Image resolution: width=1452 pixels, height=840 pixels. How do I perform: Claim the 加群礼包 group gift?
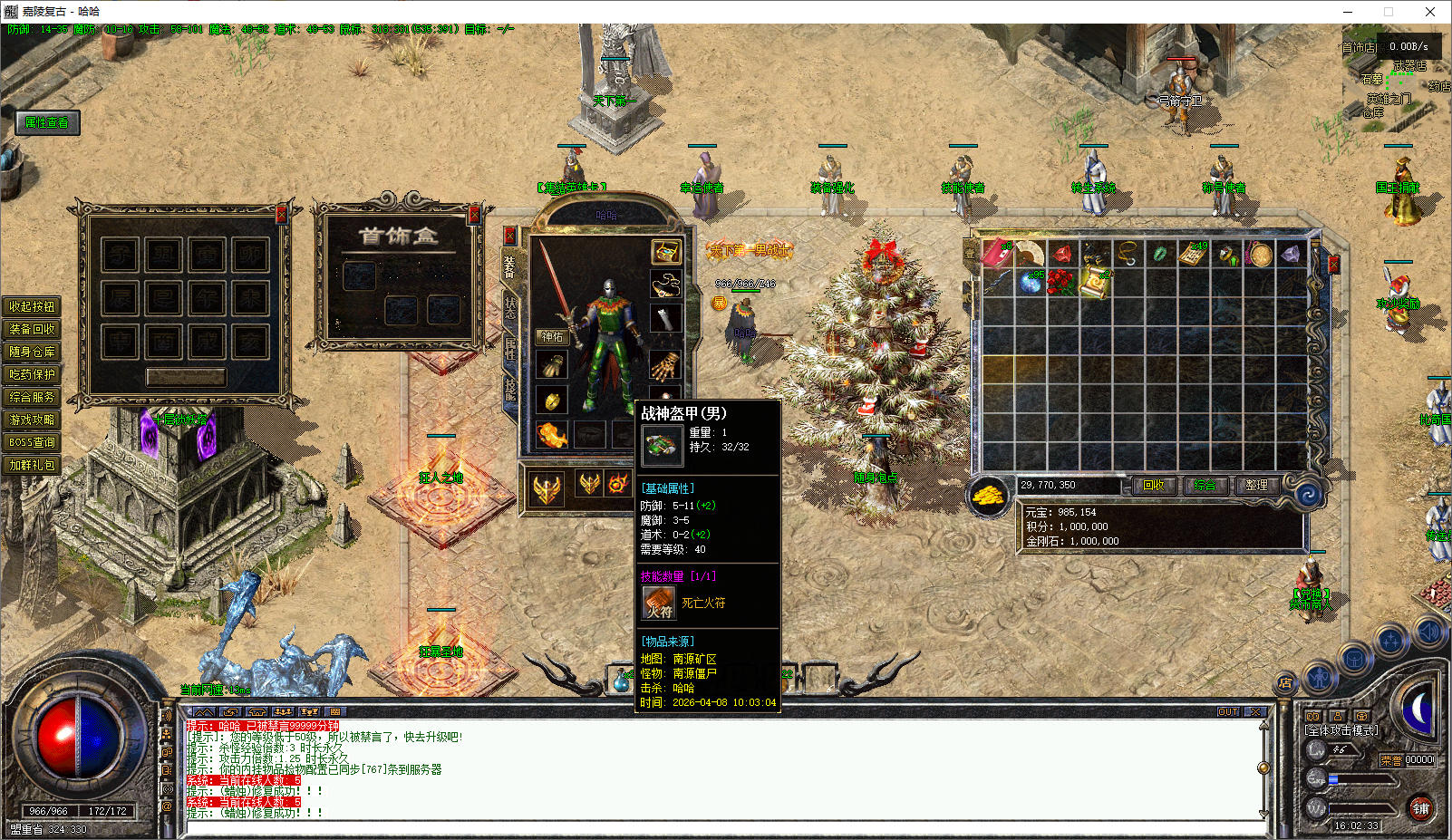pos(32,465)
